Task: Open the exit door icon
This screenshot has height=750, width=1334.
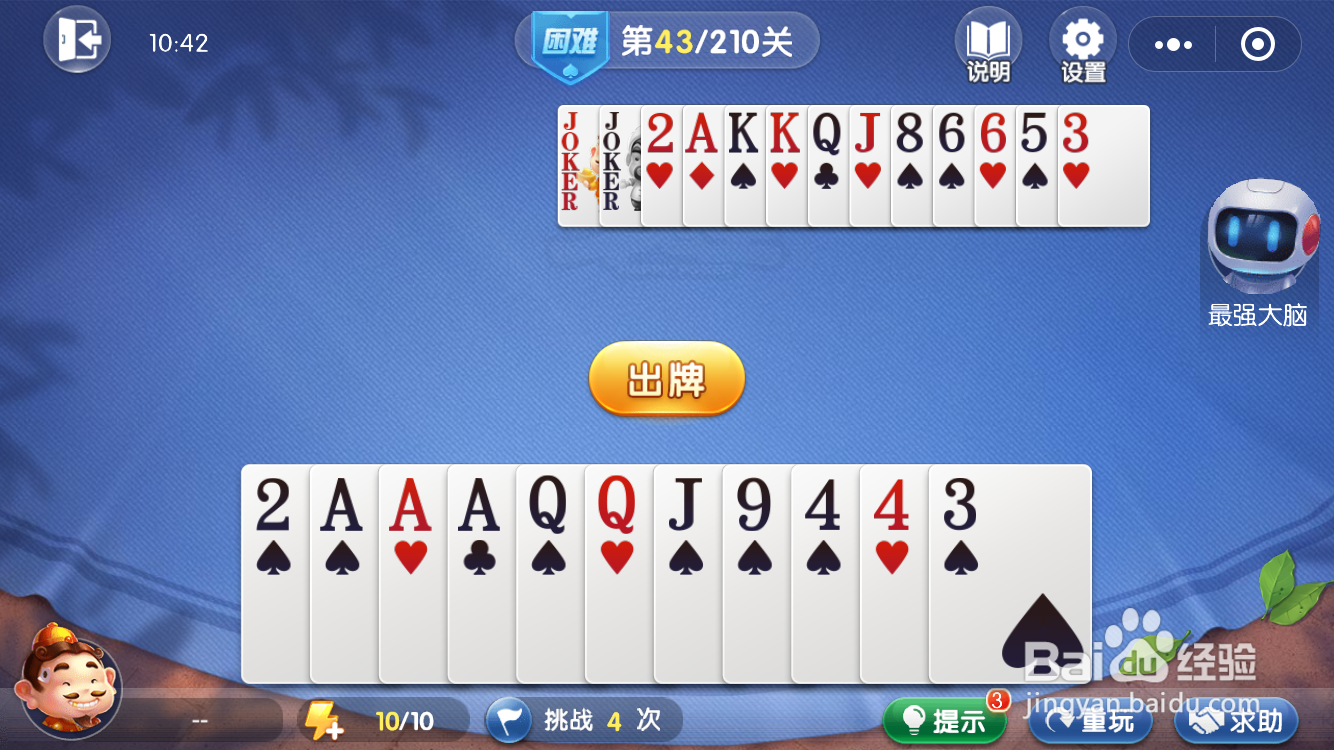Action: pyautogui.click(x=77, y=40)
